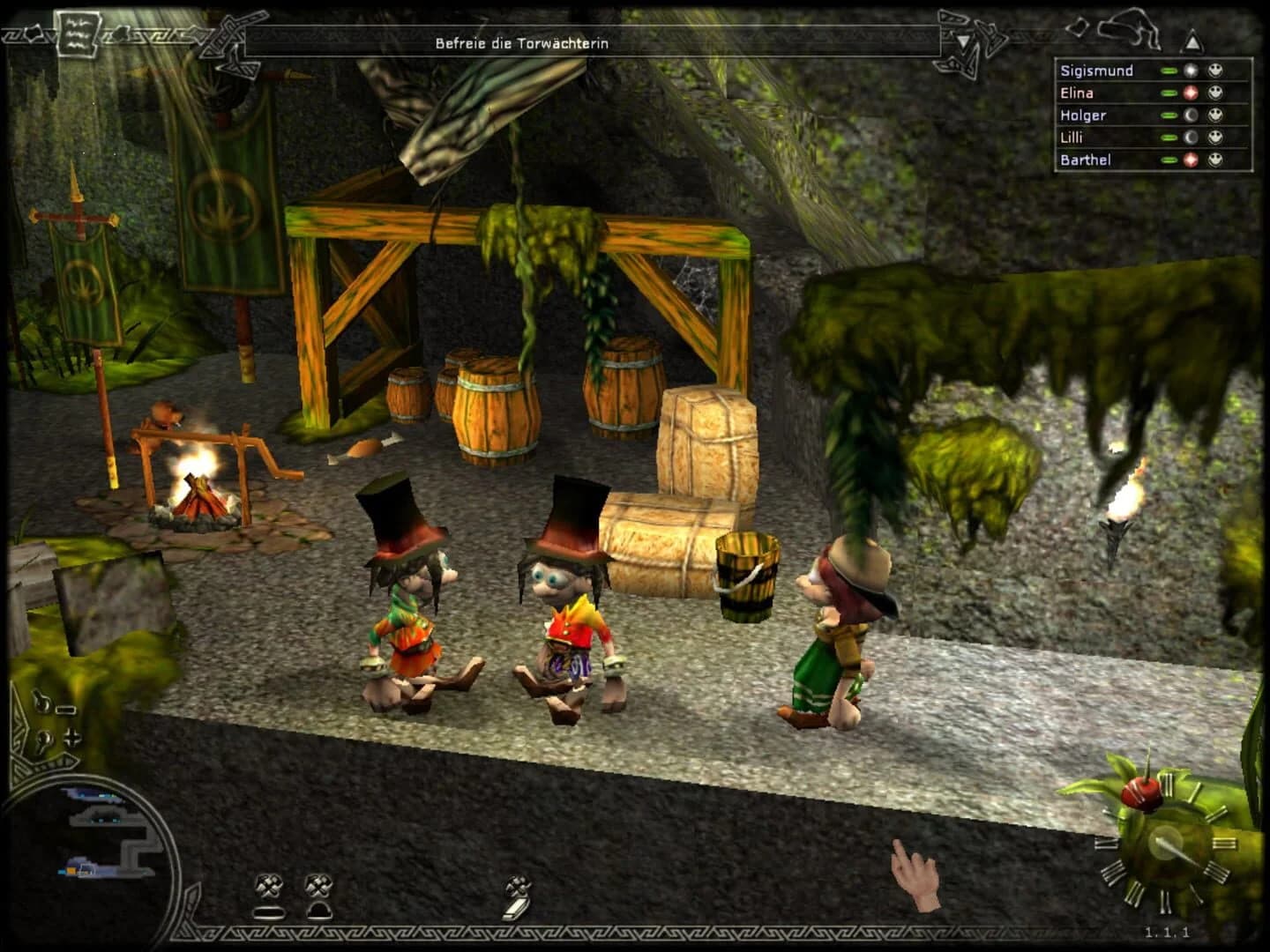Toggle Elina's red status orb

(1192, 93)
